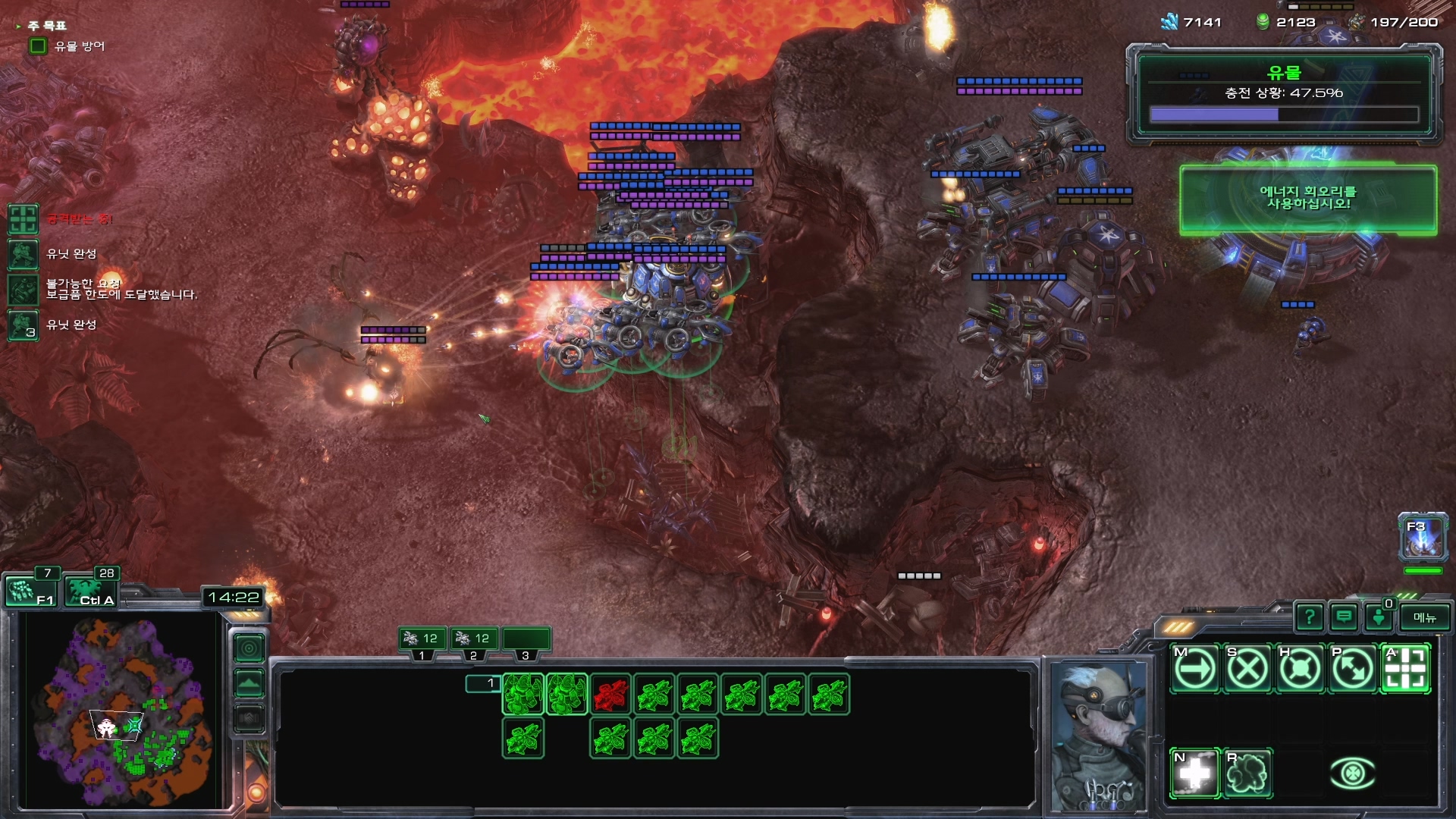Viewport: 1456px width, 819px height.
Task: Activate the Attack command icon
Action: (x=1405, y=669)
